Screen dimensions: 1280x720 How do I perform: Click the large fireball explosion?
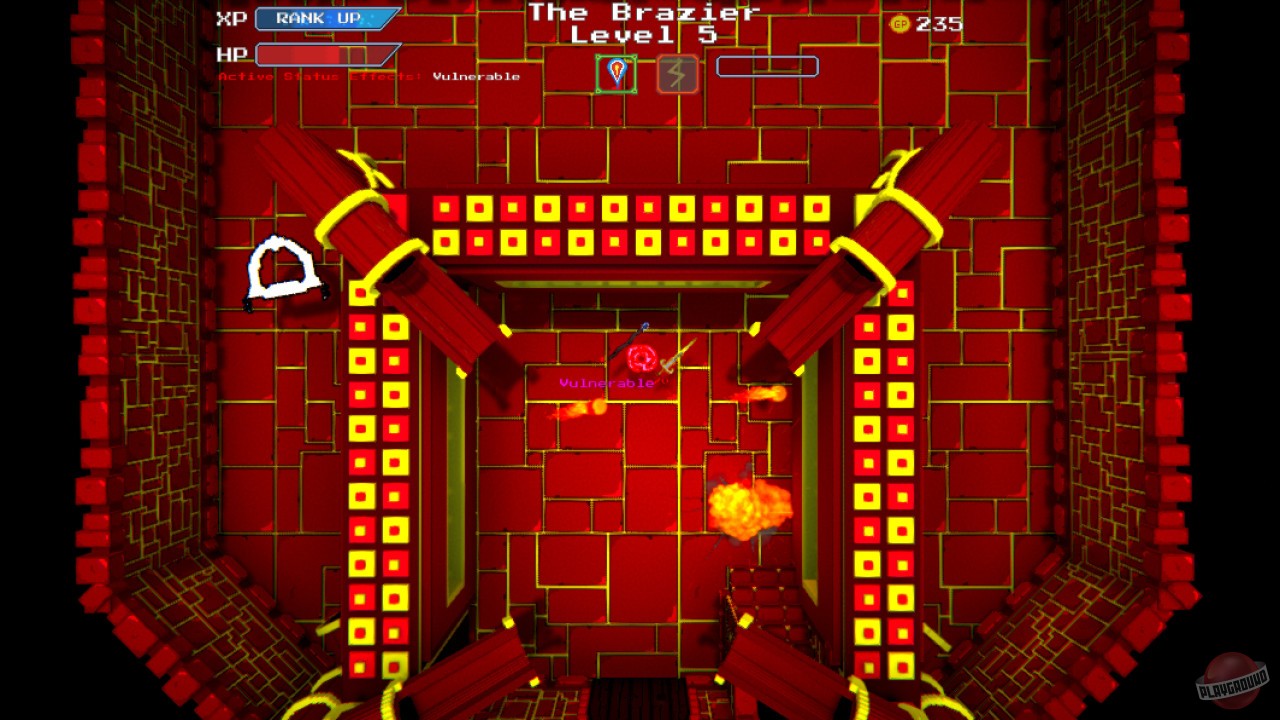point(748,510)
